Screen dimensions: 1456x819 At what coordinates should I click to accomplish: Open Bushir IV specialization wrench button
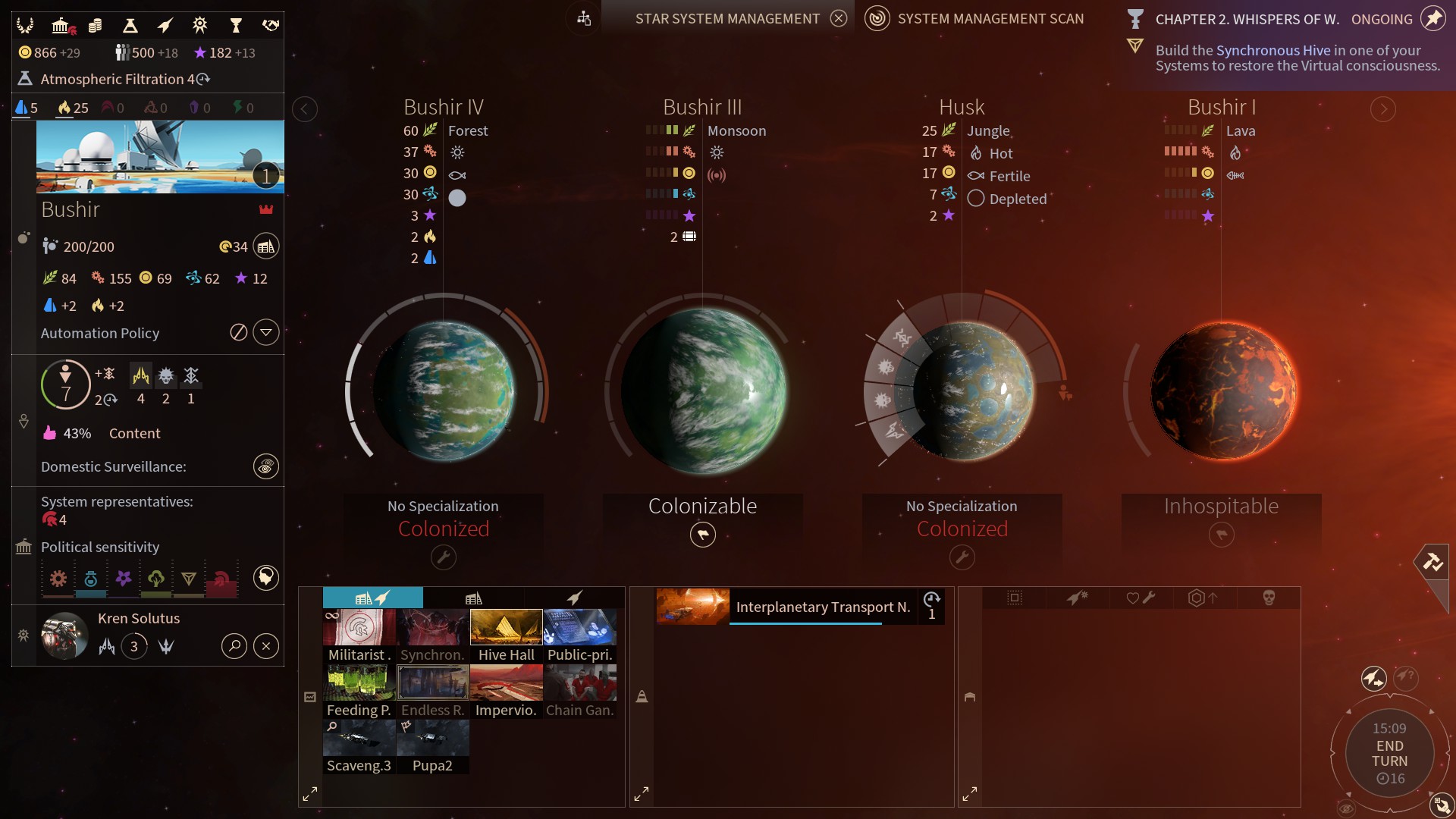pos(443,558)
